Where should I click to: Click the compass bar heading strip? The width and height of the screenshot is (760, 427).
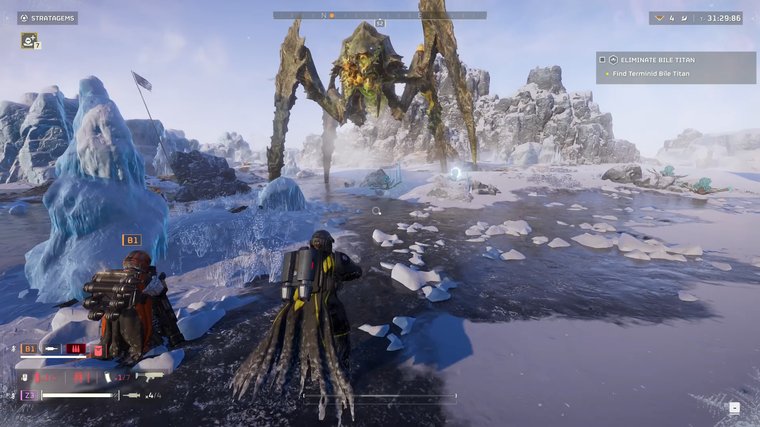coord(380,15)
